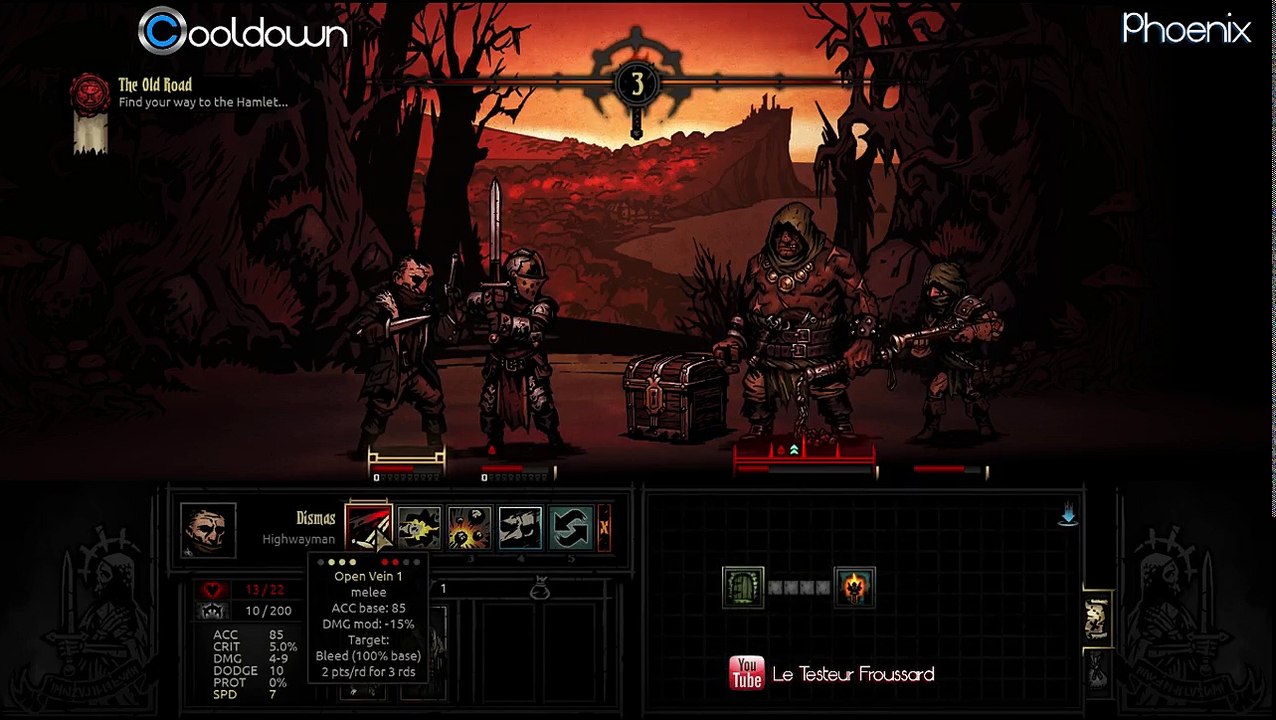Viewport: 1276px width, 720px height.
Task: Open the YouTube logo overlay link
Action: click(746, 674)
